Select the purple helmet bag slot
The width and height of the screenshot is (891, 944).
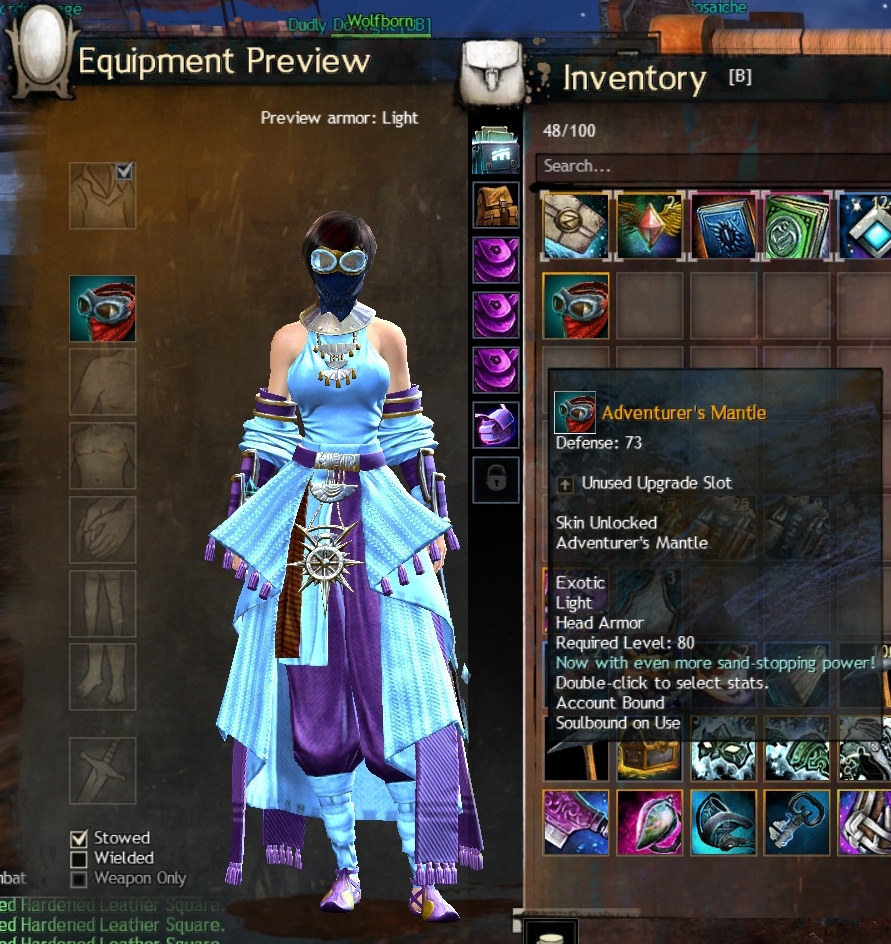click(x=496, y=424)
